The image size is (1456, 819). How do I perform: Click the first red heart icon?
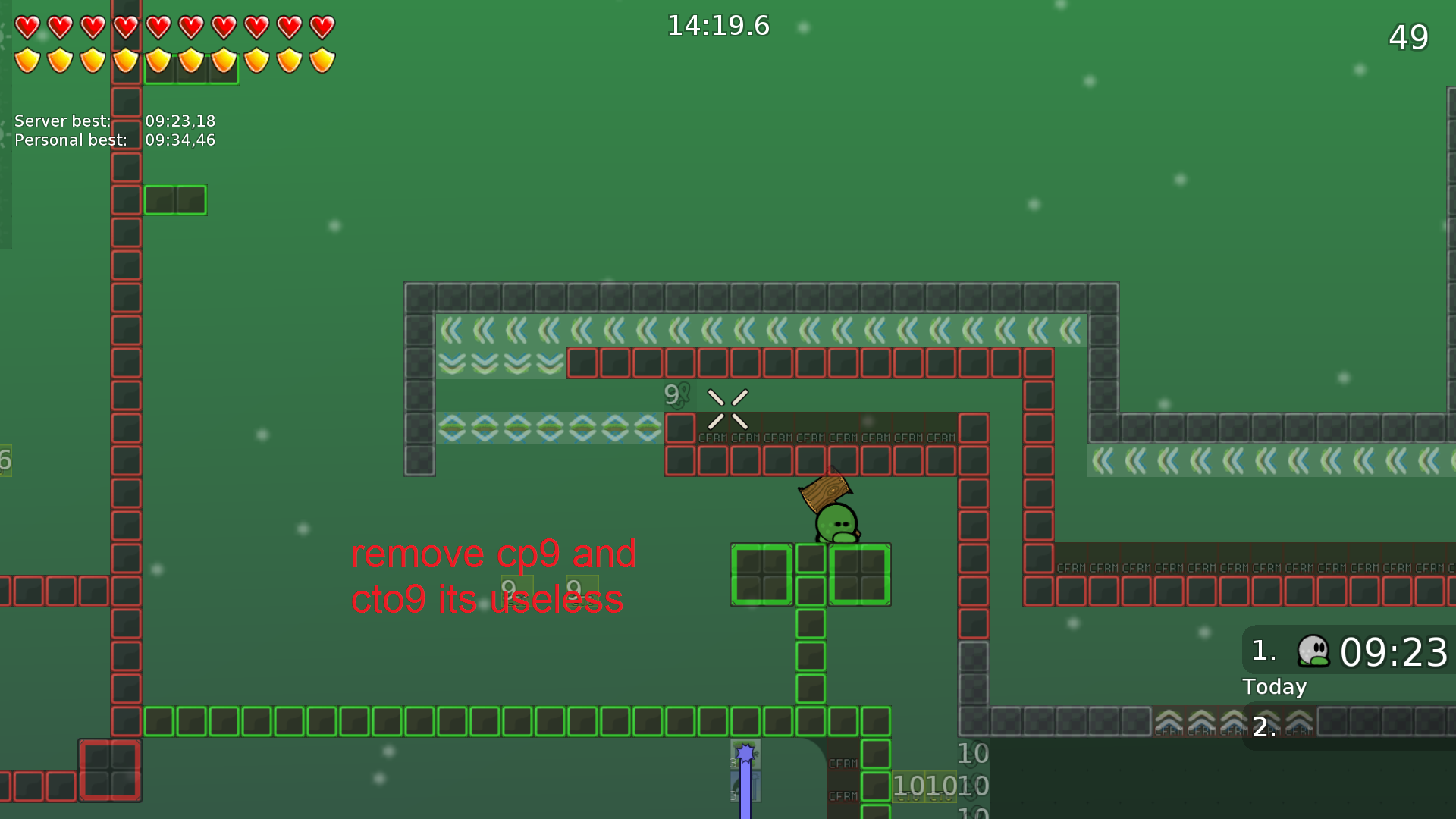tap(27, 27)
